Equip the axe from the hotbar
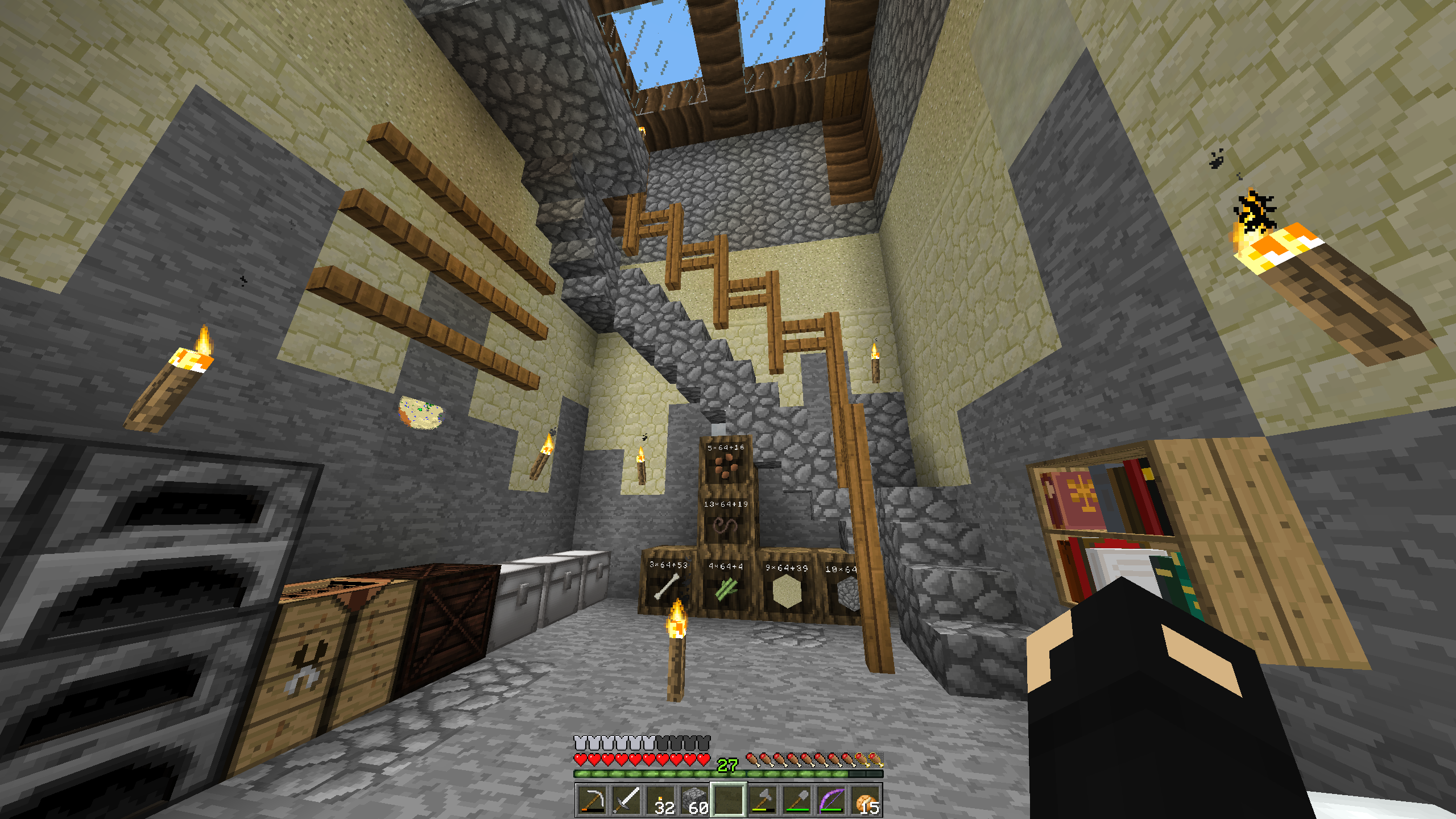1456x819 pixels. [763, 800]
